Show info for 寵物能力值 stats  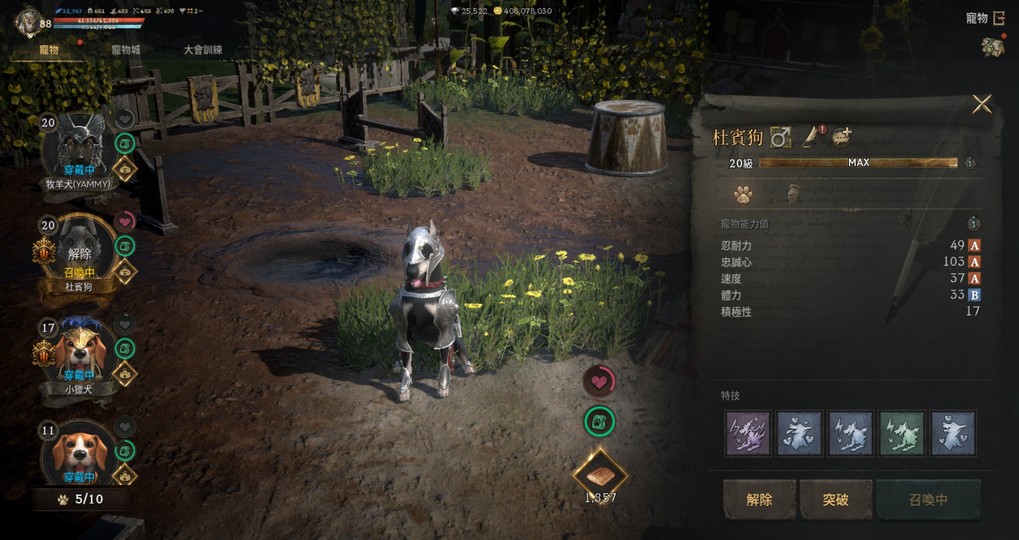point(973,224)
